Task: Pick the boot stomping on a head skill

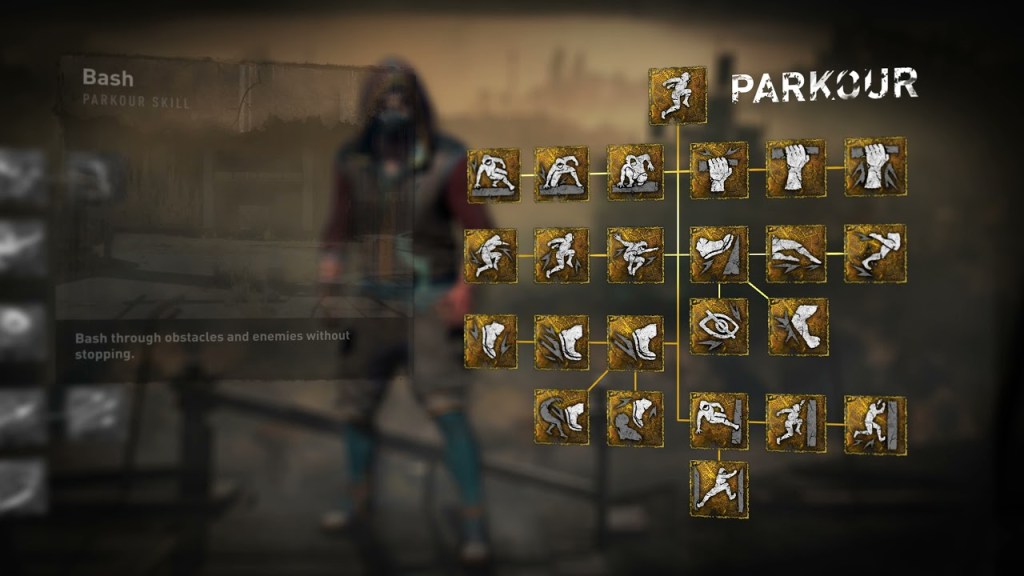Action: coord(635,417)
